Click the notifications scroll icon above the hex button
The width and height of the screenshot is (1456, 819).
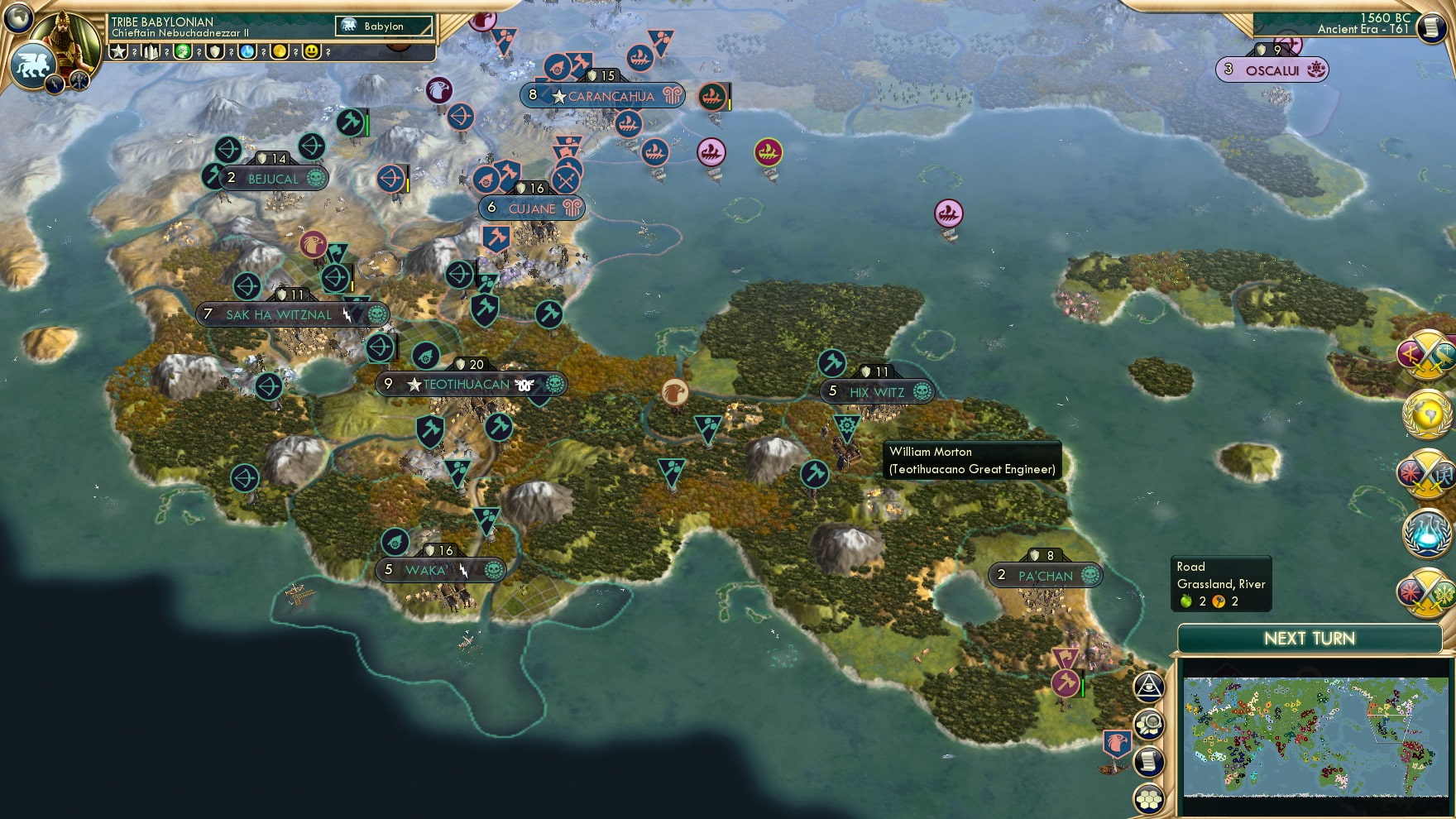[1147, 761]
